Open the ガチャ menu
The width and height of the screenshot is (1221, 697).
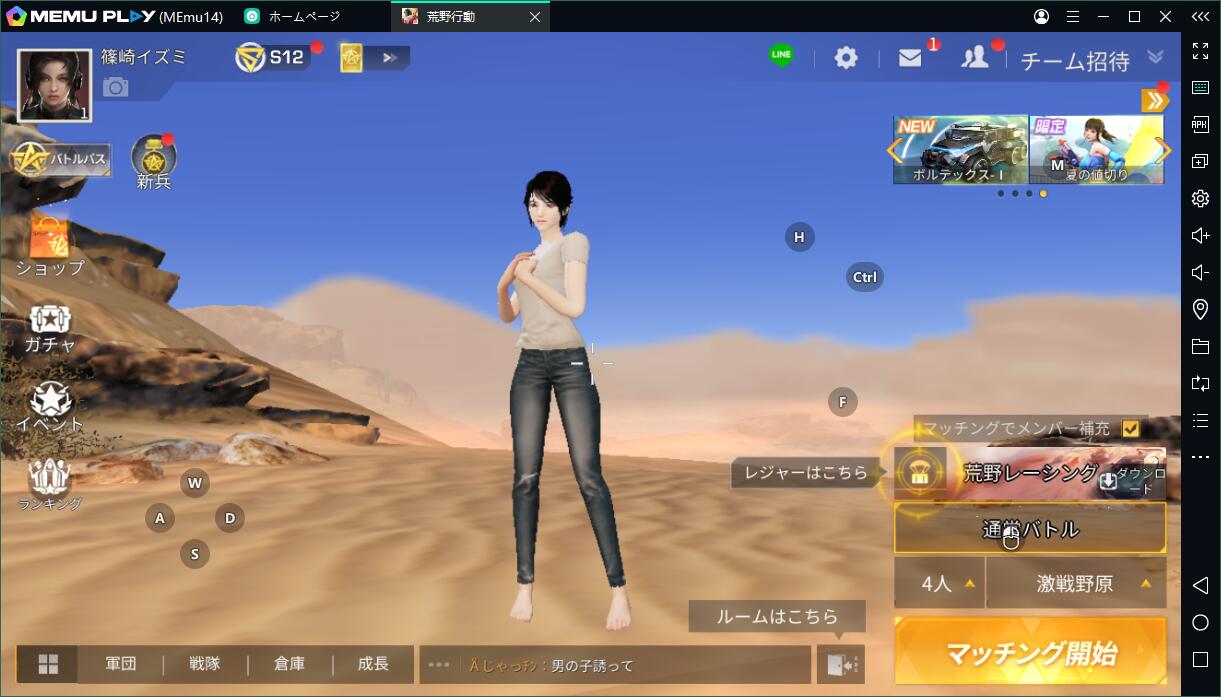[x=50, y=327]
